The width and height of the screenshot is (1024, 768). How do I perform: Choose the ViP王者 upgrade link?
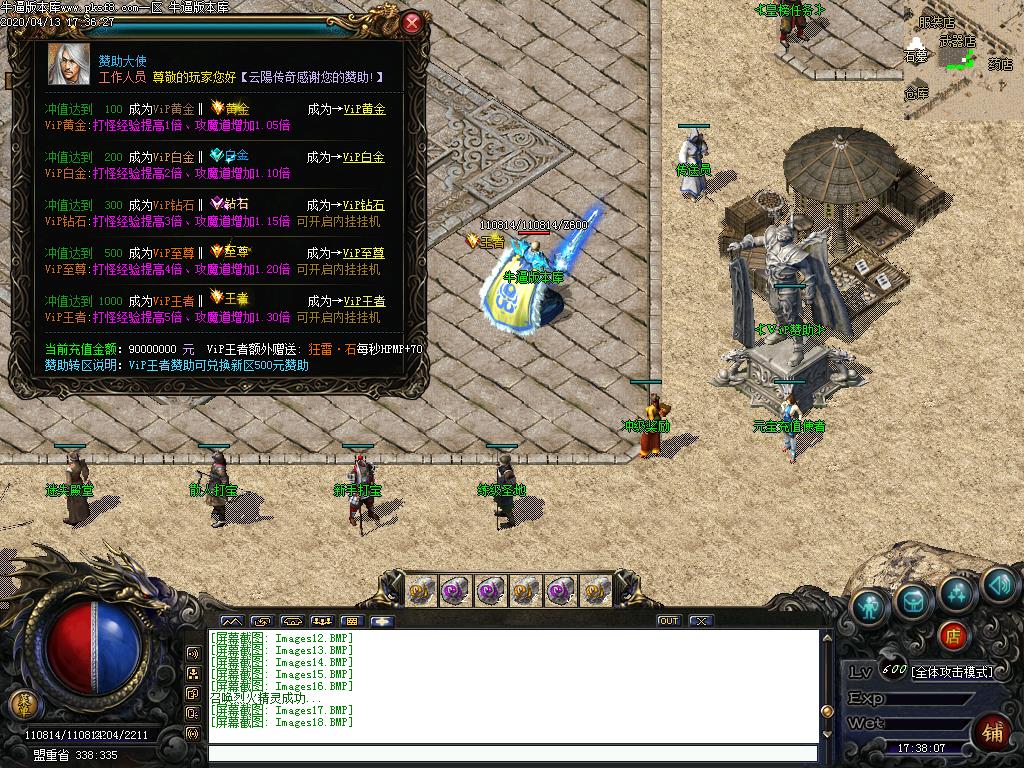[x=365, y=301]
